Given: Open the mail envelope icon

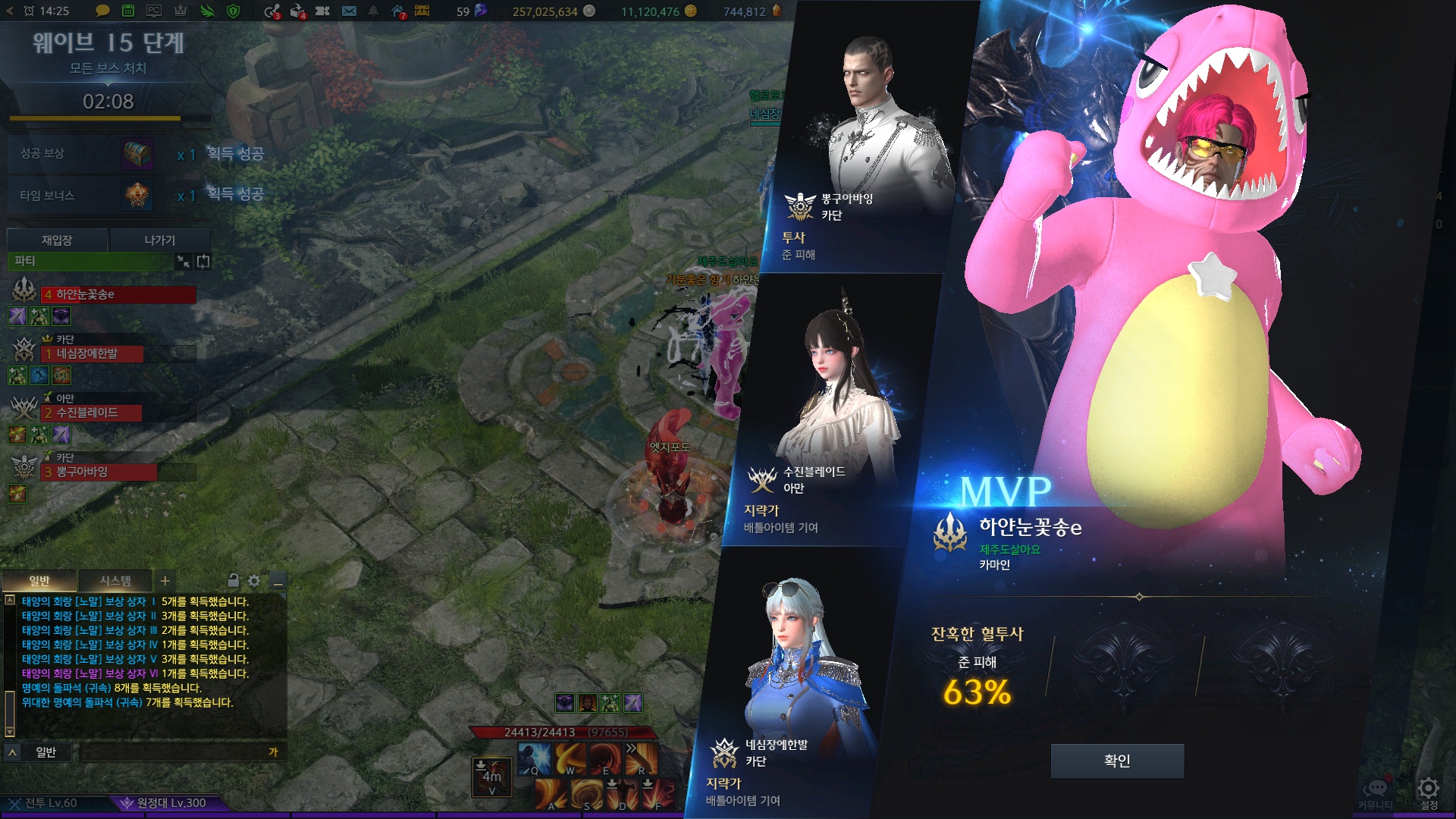Looking at the screenshot, I should click(x=349, y=11).
